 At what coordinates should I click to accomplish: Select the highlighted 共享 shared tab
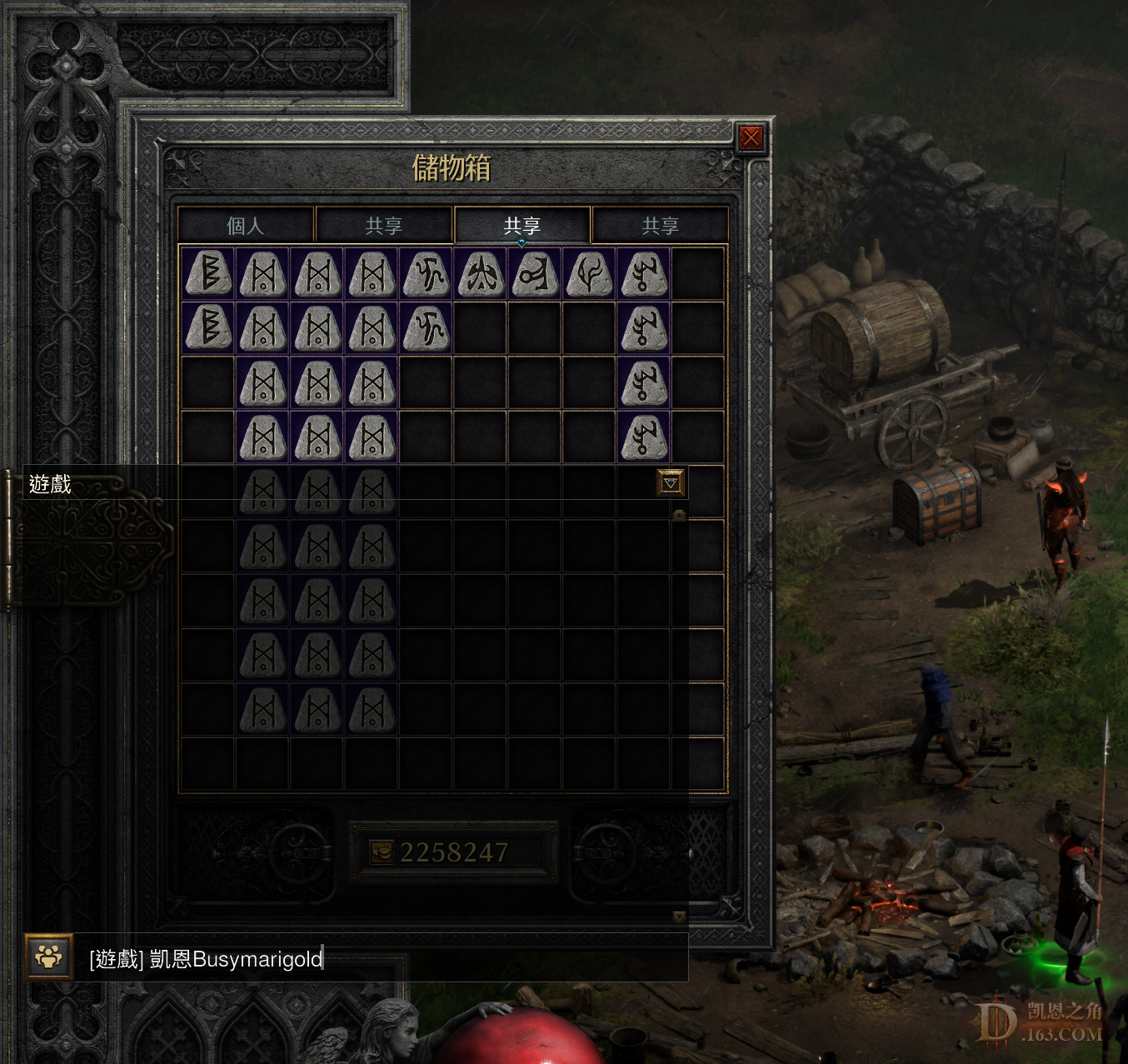pos(522,226)
